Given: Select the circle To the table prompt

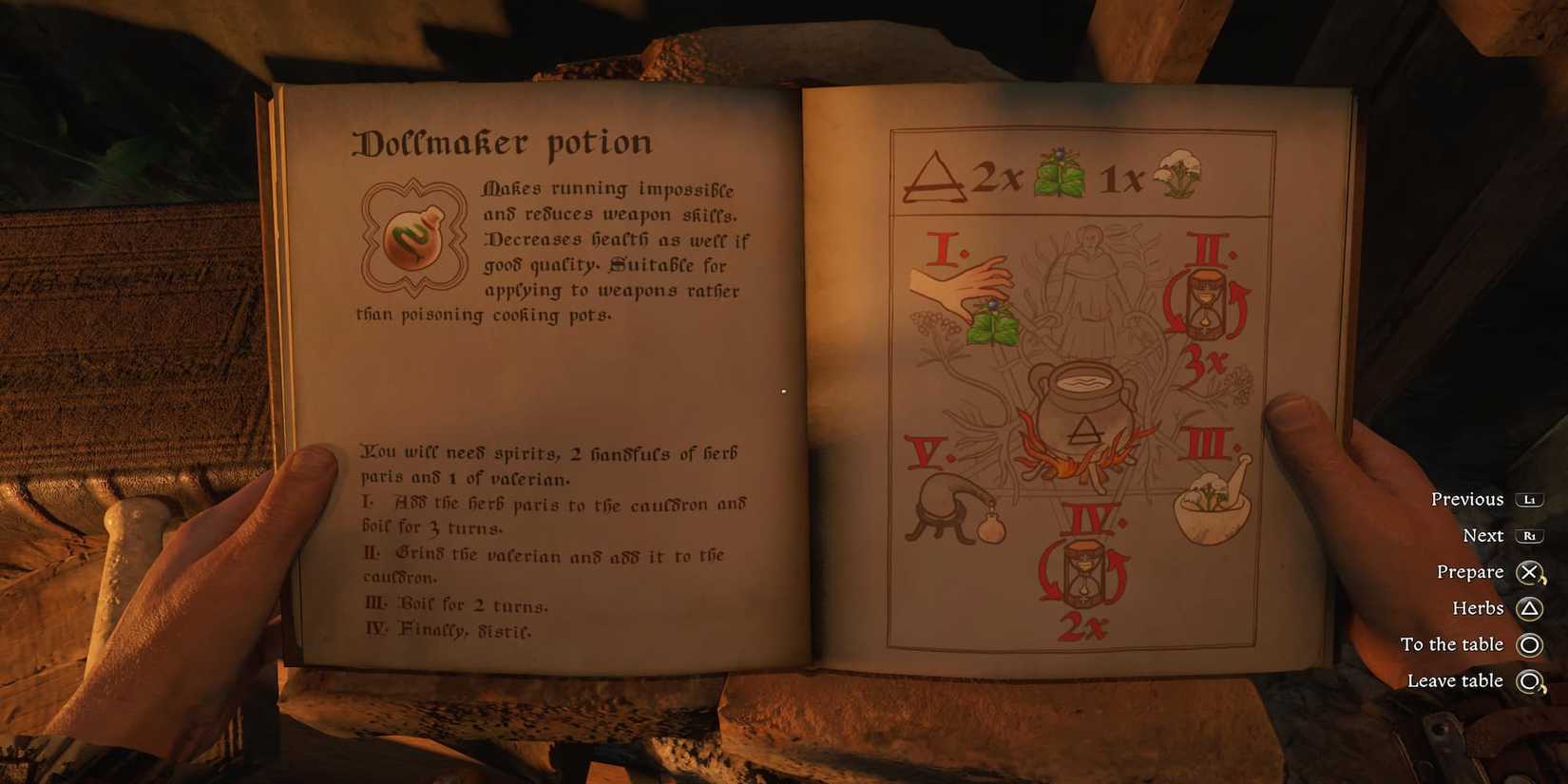Looking at the screenshot, I should click(x=1529, y=644).
